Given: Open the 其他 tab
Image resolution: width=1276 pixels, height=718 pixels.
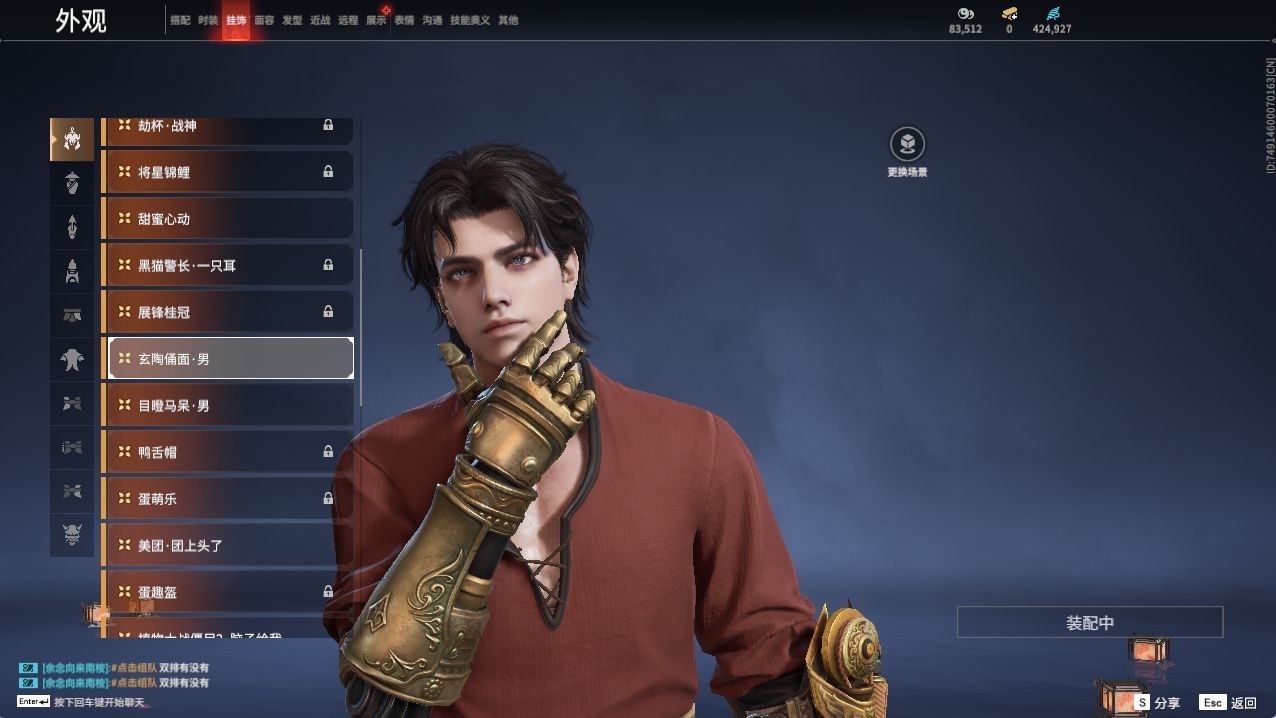Looking at the screenshot, I should click(508, 20).
